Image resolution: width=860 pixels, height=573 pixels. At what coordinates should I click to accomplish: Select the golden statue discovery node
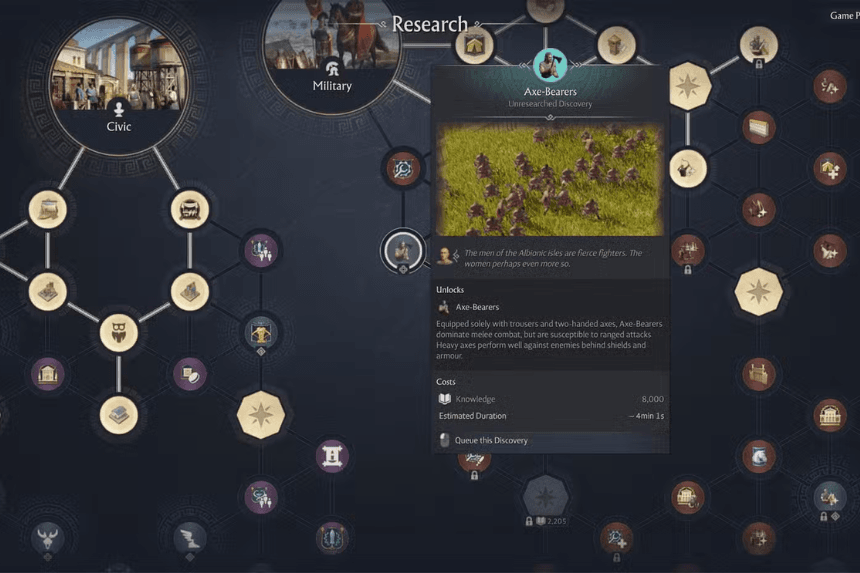[x=261, y=332]
